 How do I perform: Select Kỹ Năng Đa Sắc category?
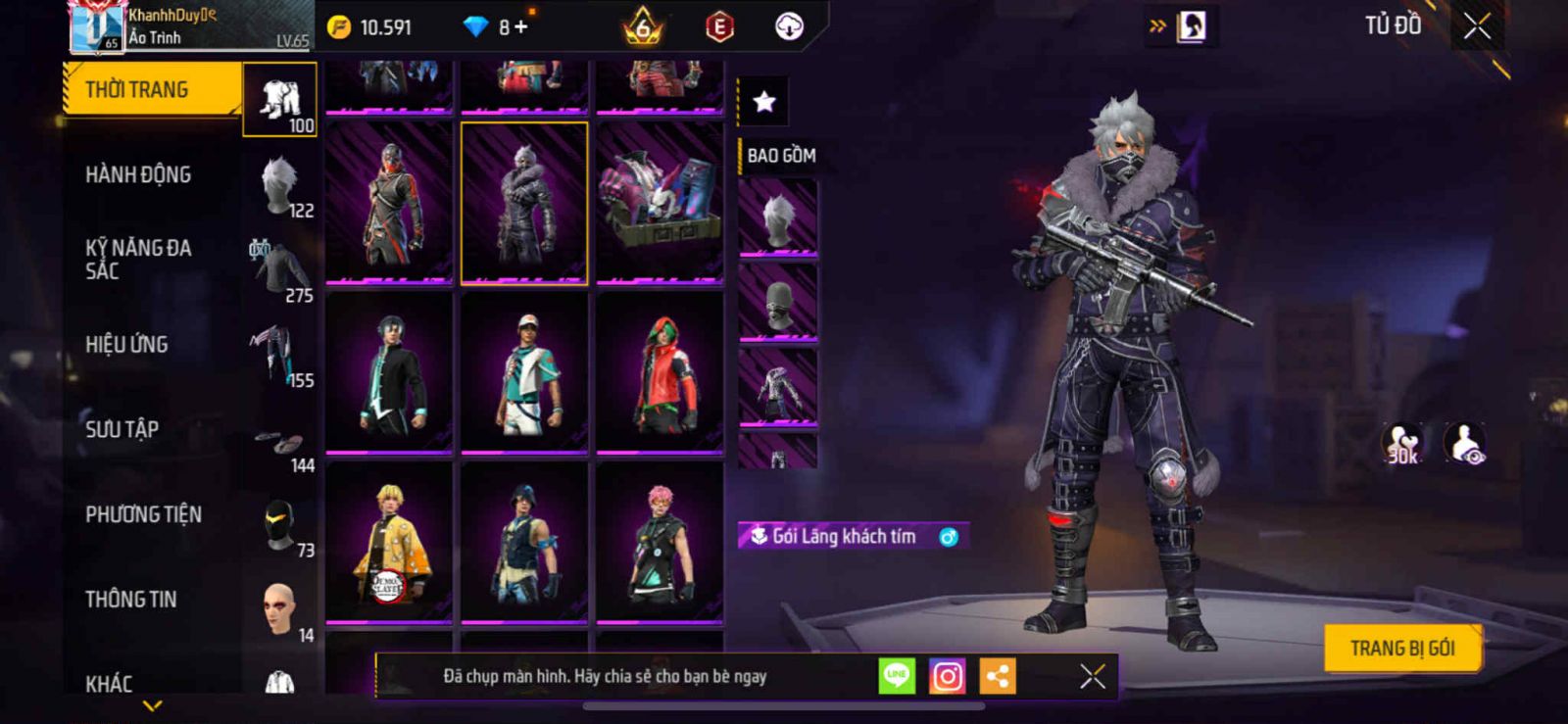(138, 260)
